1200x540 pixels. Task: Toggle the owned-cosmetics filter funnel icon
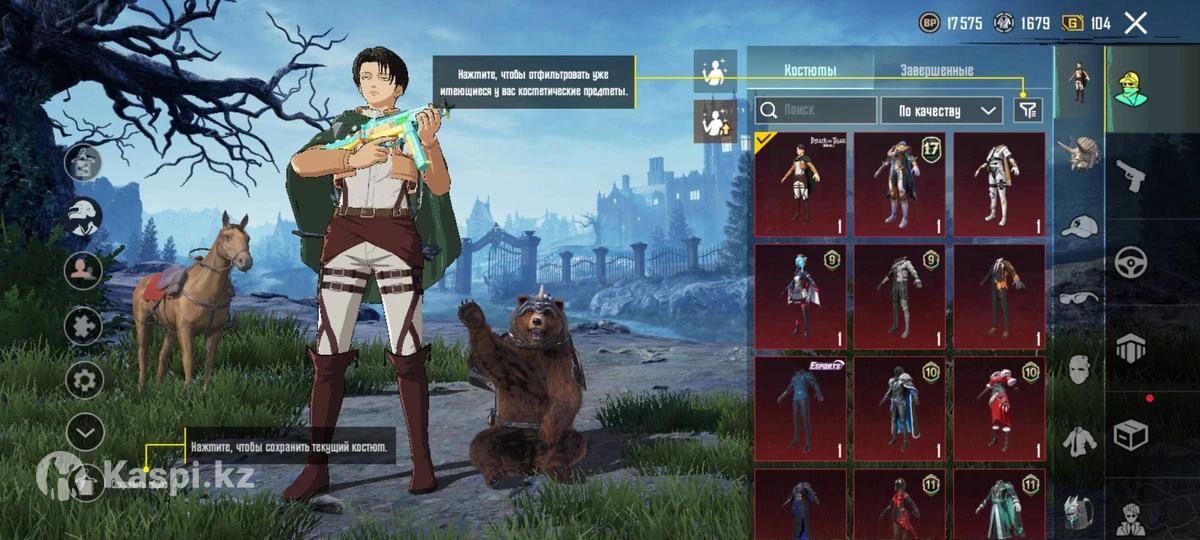(x=1028, y=110)
